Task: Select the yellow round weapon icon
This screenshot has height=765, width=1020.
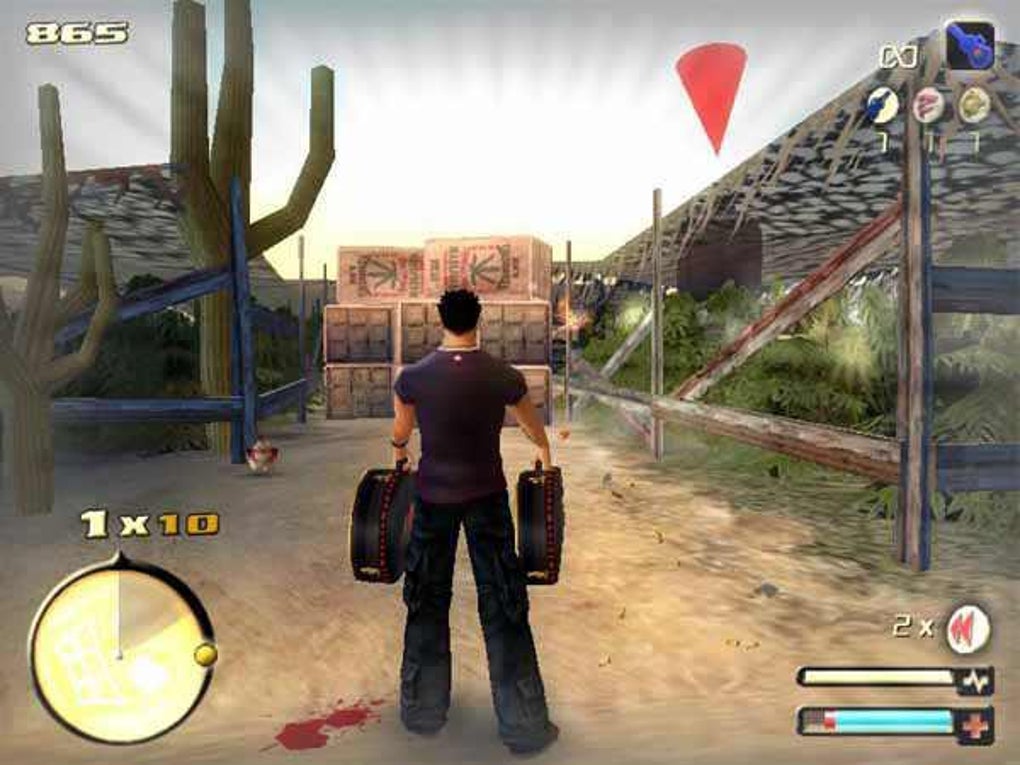Action: pos(972,104)
